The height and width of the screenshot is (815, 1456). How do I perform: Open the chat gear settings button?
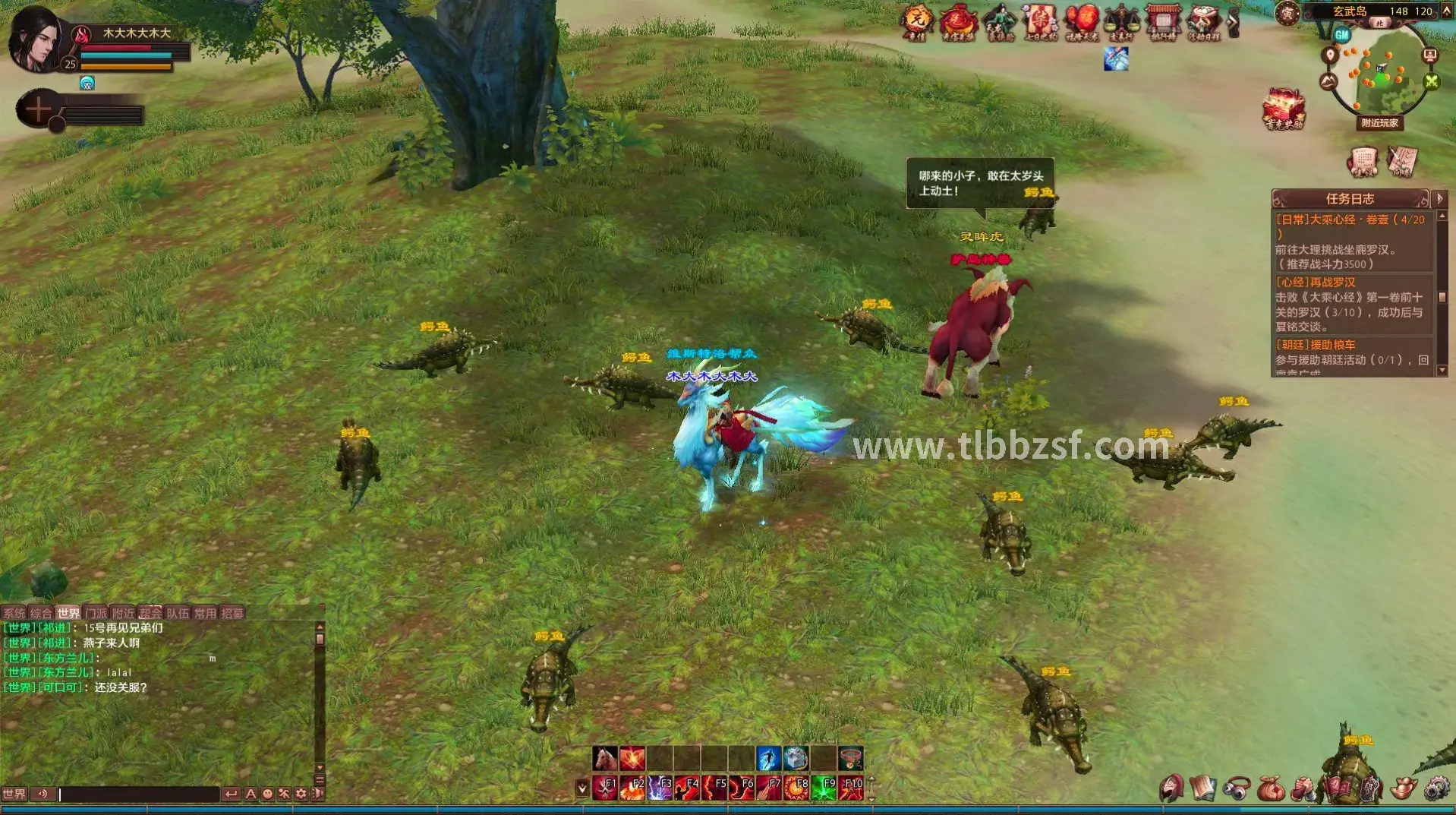click(301, 794)
